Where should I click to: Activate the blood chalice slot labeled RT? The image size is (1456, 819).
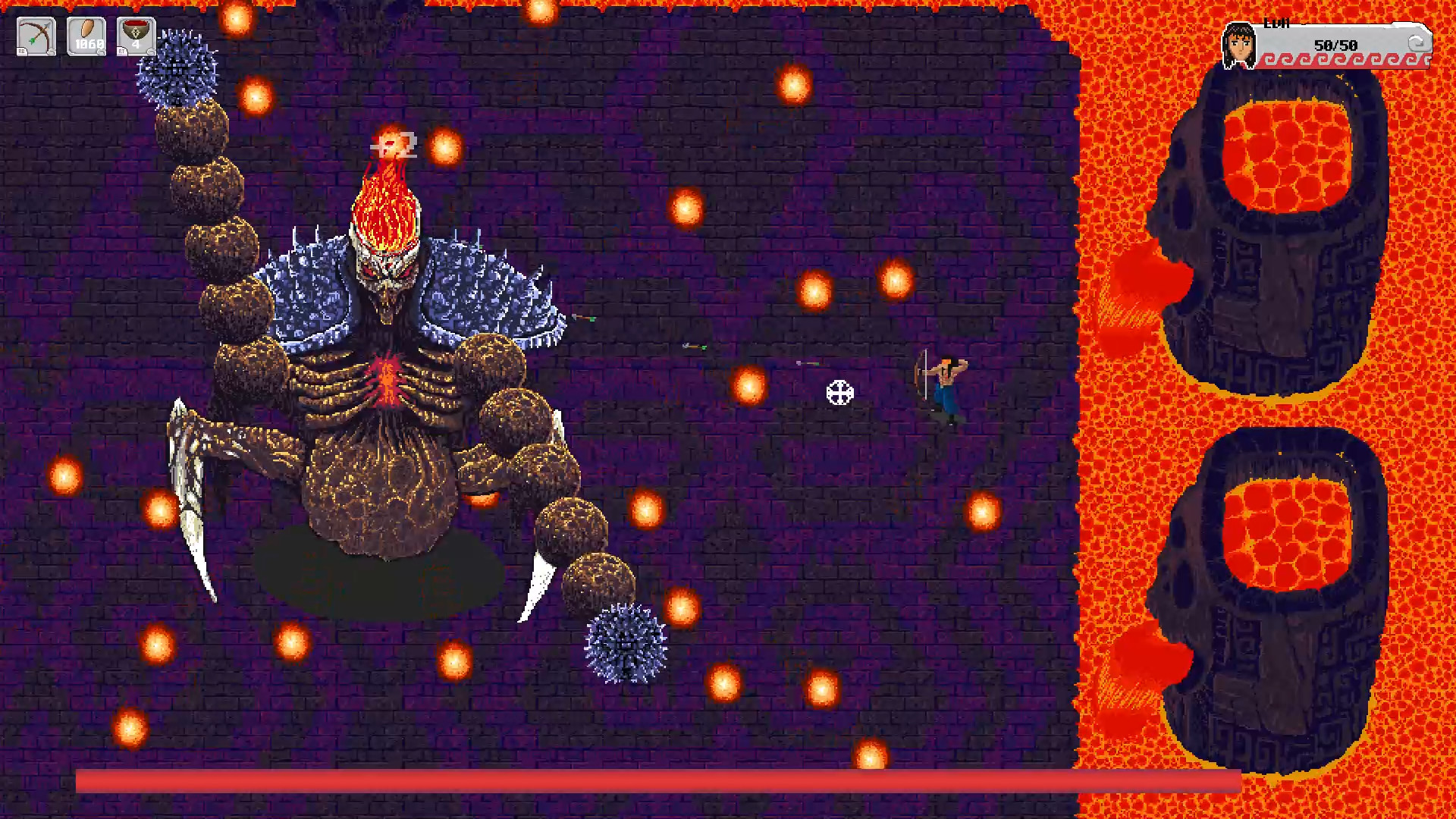[x=135, y=35]
